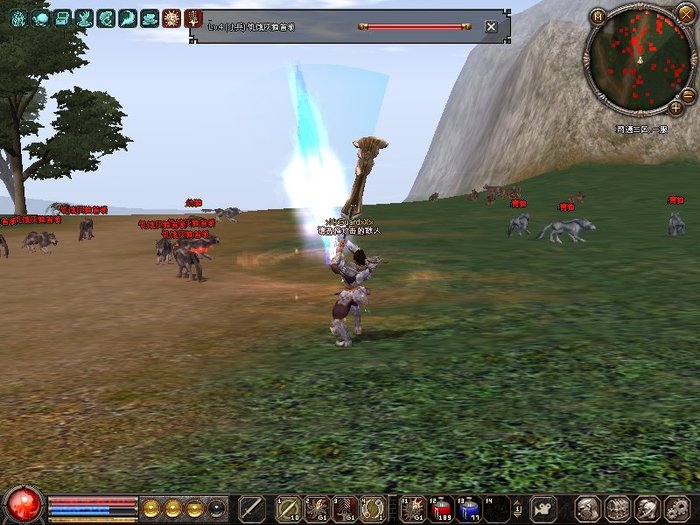Use the red health potion slot

[440, 508]
